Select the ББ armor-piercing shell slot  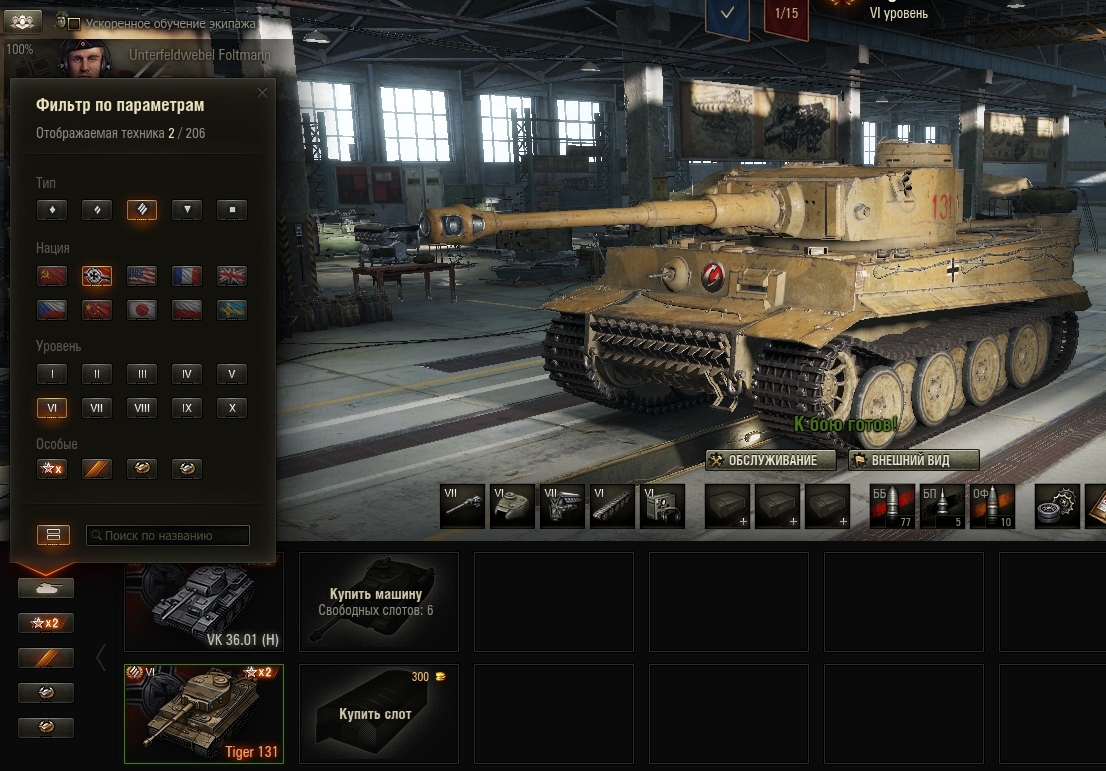point(891,506)
